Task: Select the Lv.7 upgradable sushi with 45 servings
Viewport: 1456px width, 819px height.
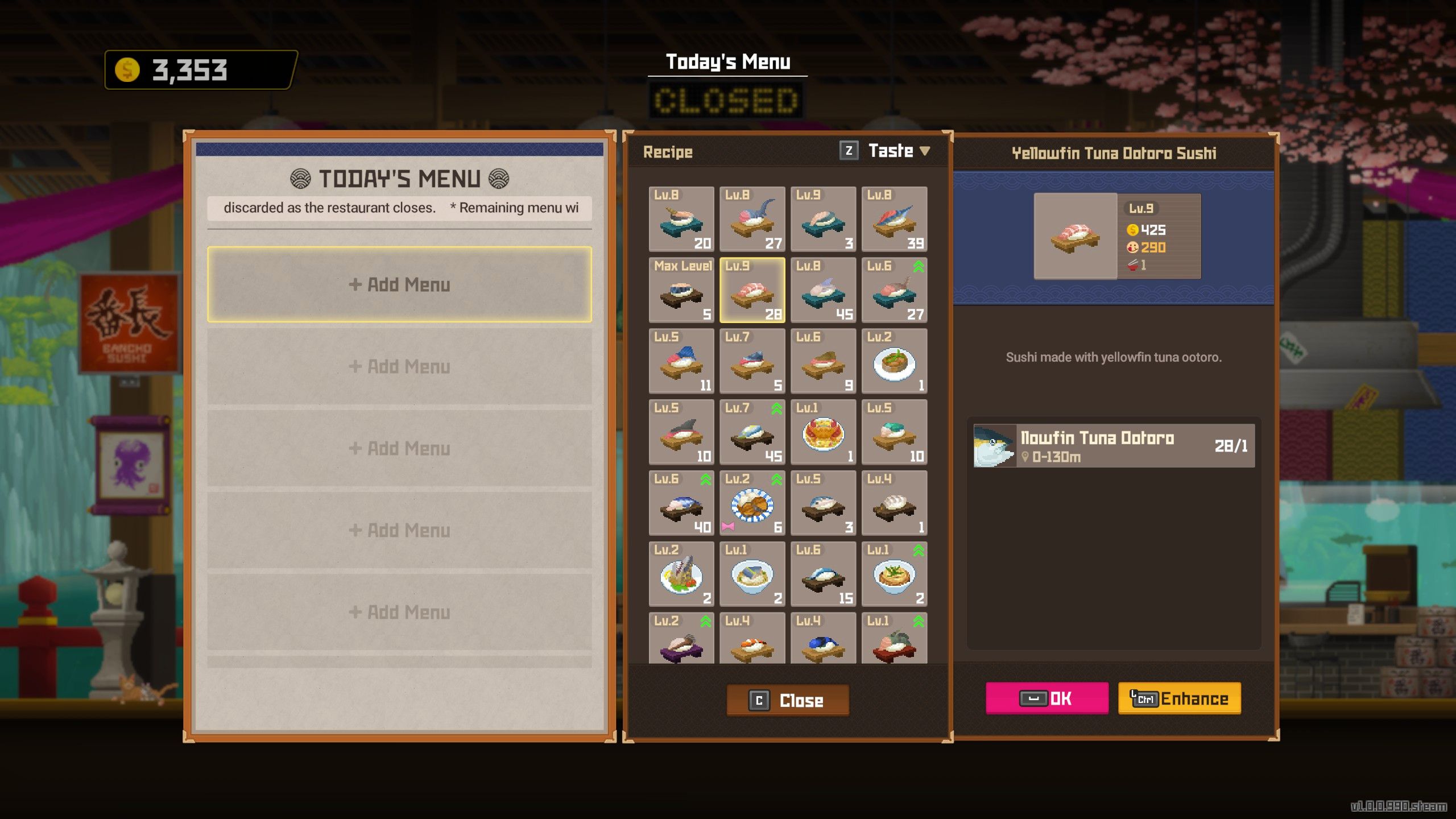Action: [x=752, y=431]
